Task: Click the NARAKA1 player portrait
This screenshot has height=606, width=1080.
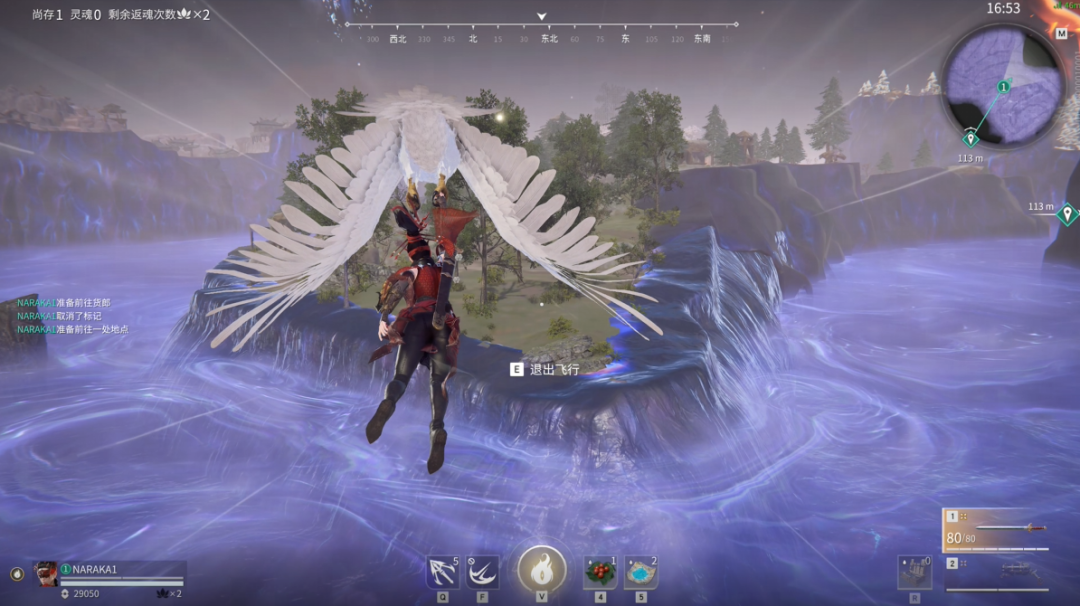Action: coord(46,573)
